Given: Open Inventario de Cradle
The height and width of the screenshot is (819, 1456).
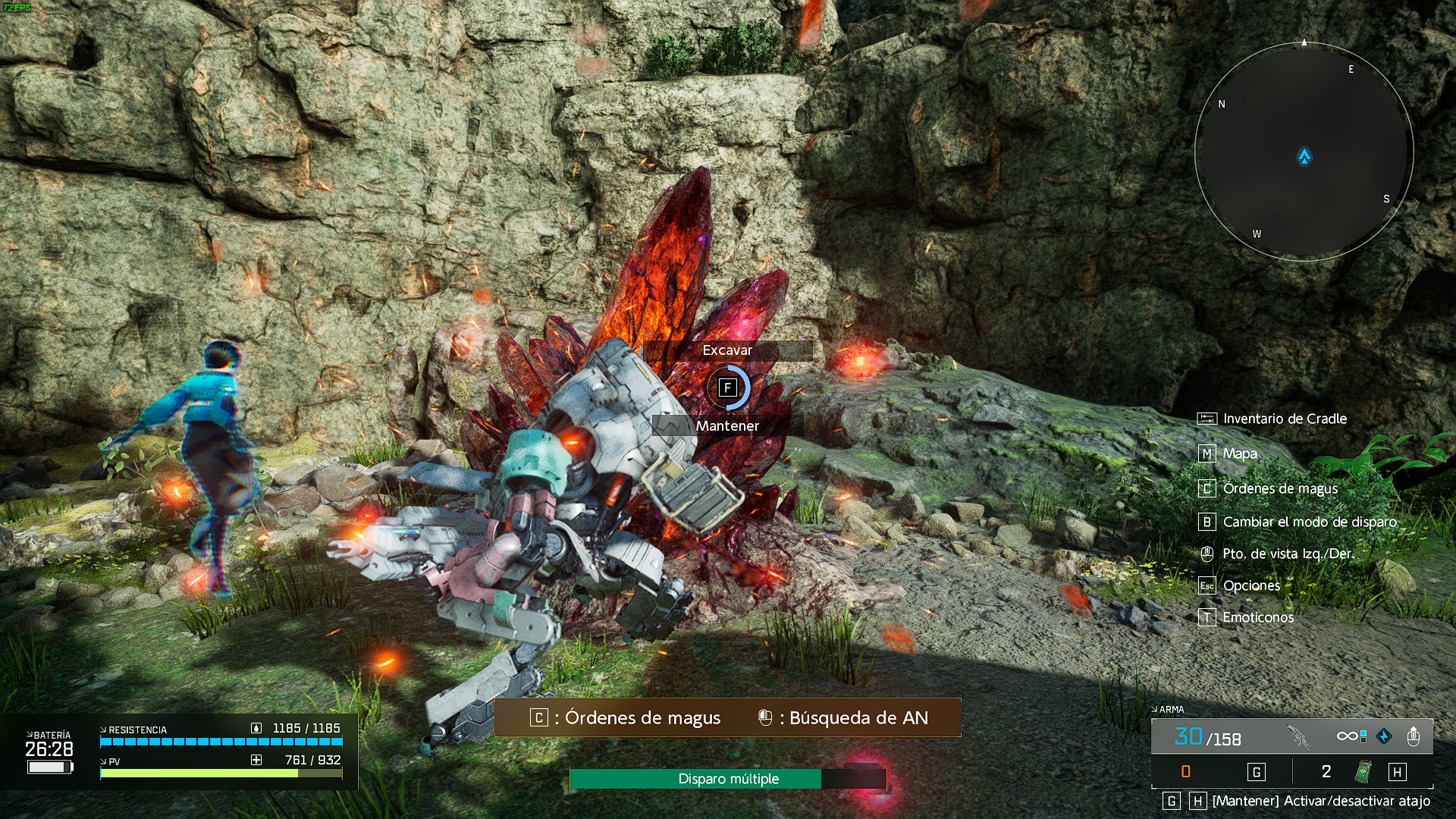Looking at the screenshot, I should tap(1284, 419).
